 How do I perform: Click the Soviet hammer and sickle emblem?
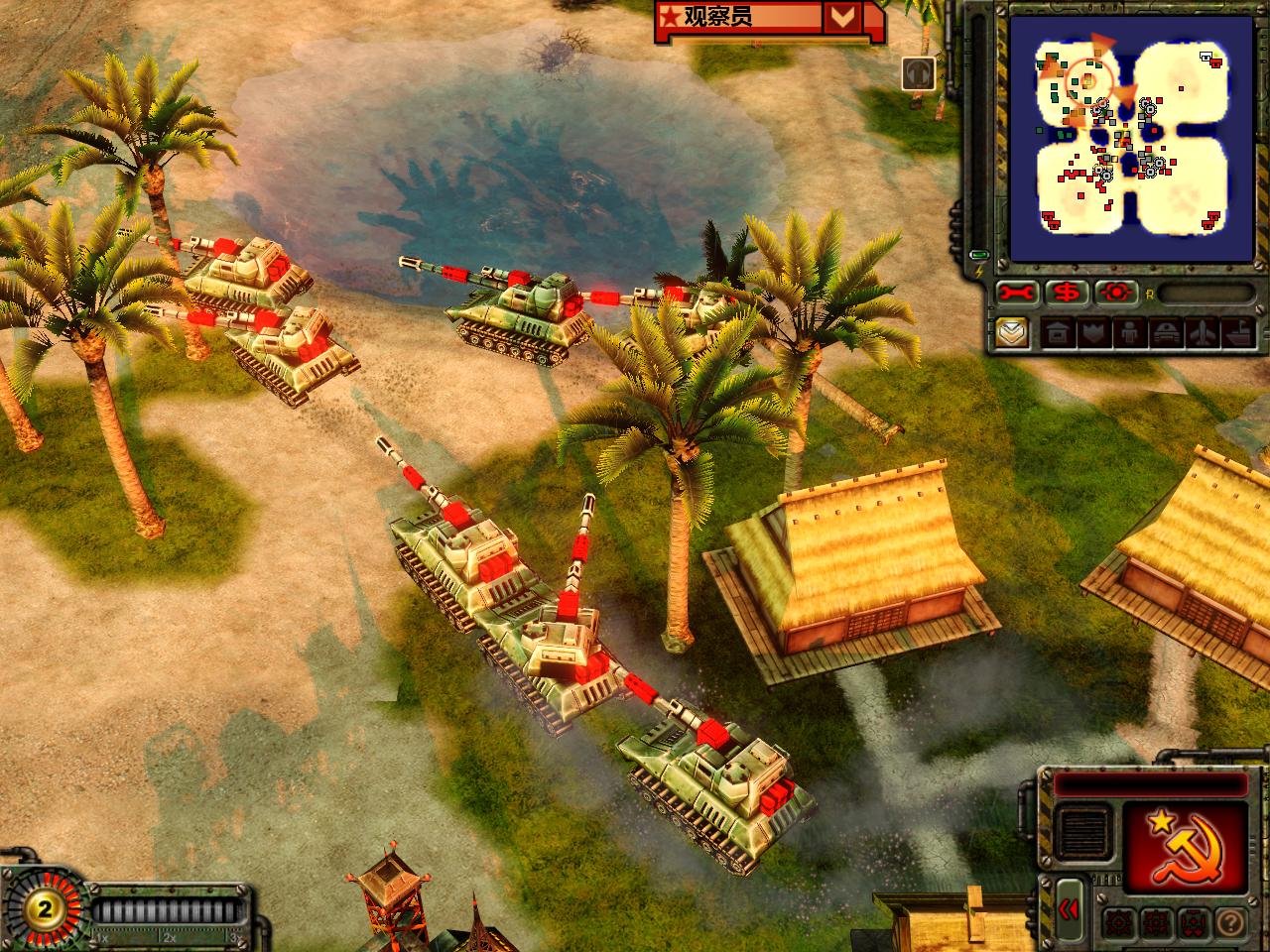click(1180, 846)
